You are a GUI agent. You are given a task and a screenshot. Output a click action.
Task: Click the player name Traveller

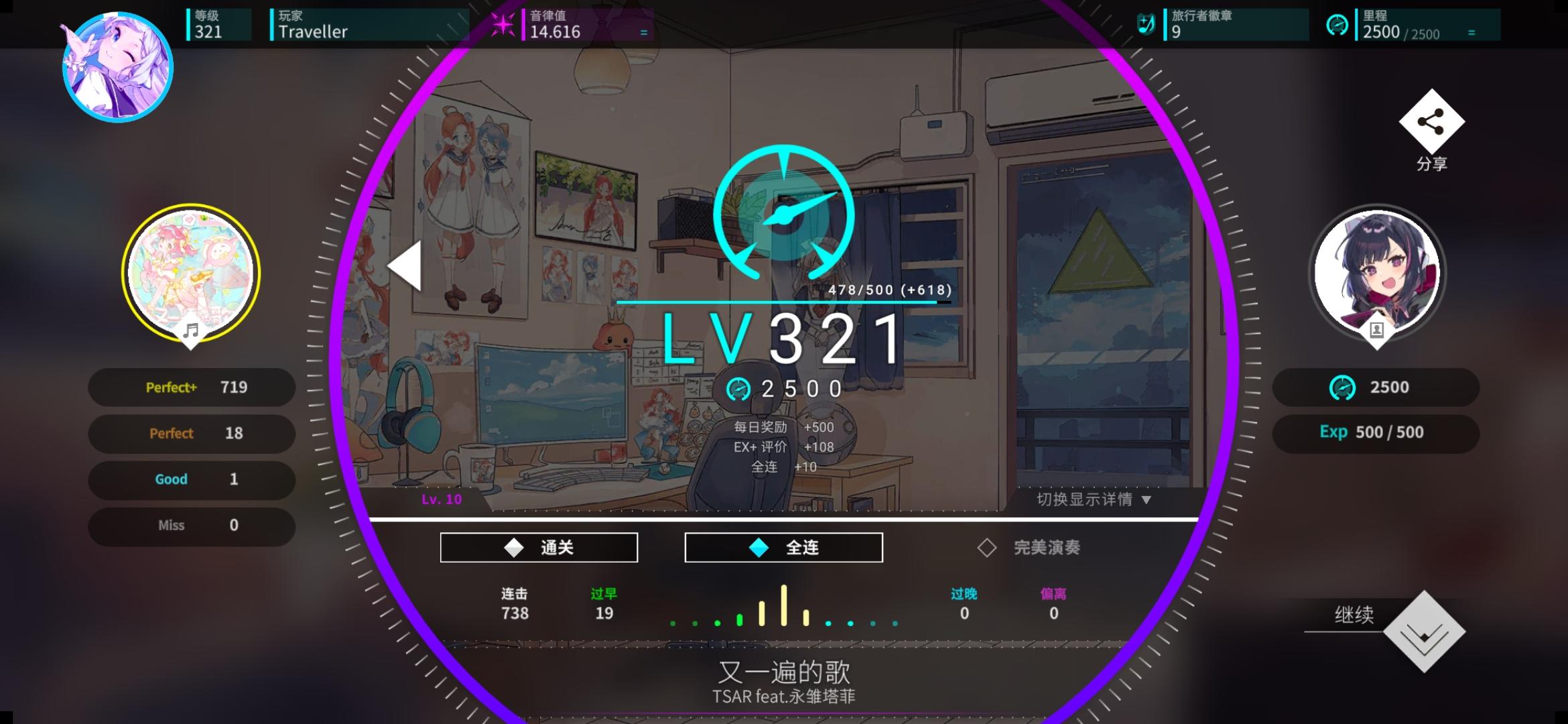pyautogui.click(x=312, y=32)
